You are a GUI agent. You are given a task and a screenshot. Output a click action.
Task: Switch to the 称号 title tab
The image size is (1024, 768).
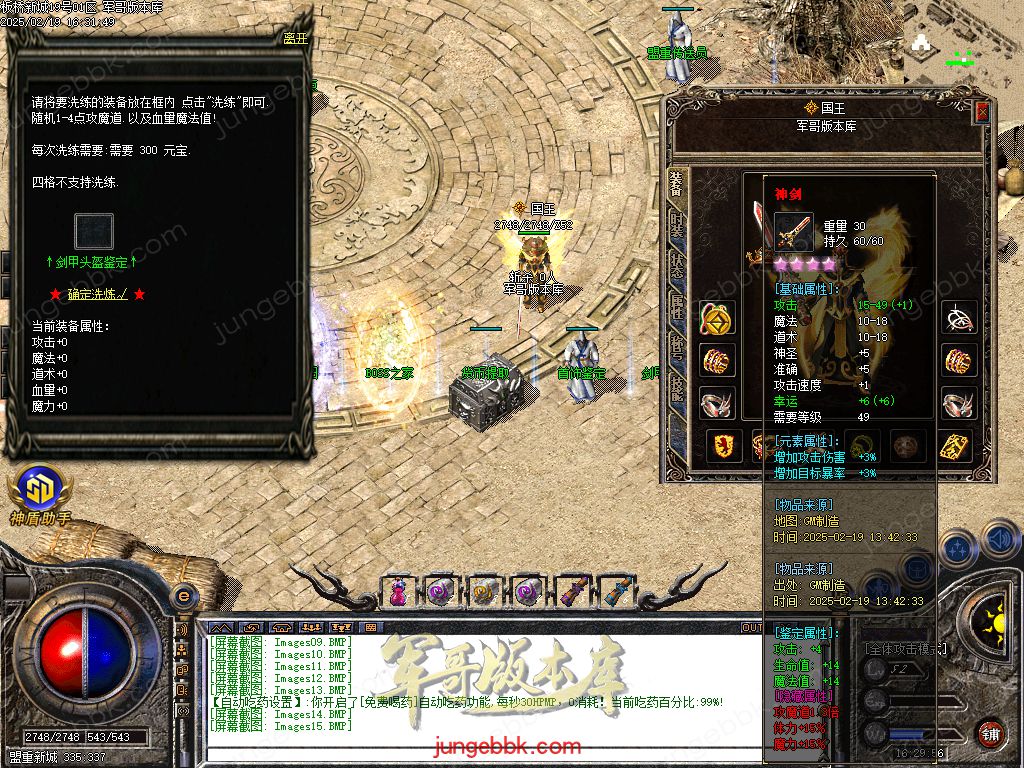(677, 345)
